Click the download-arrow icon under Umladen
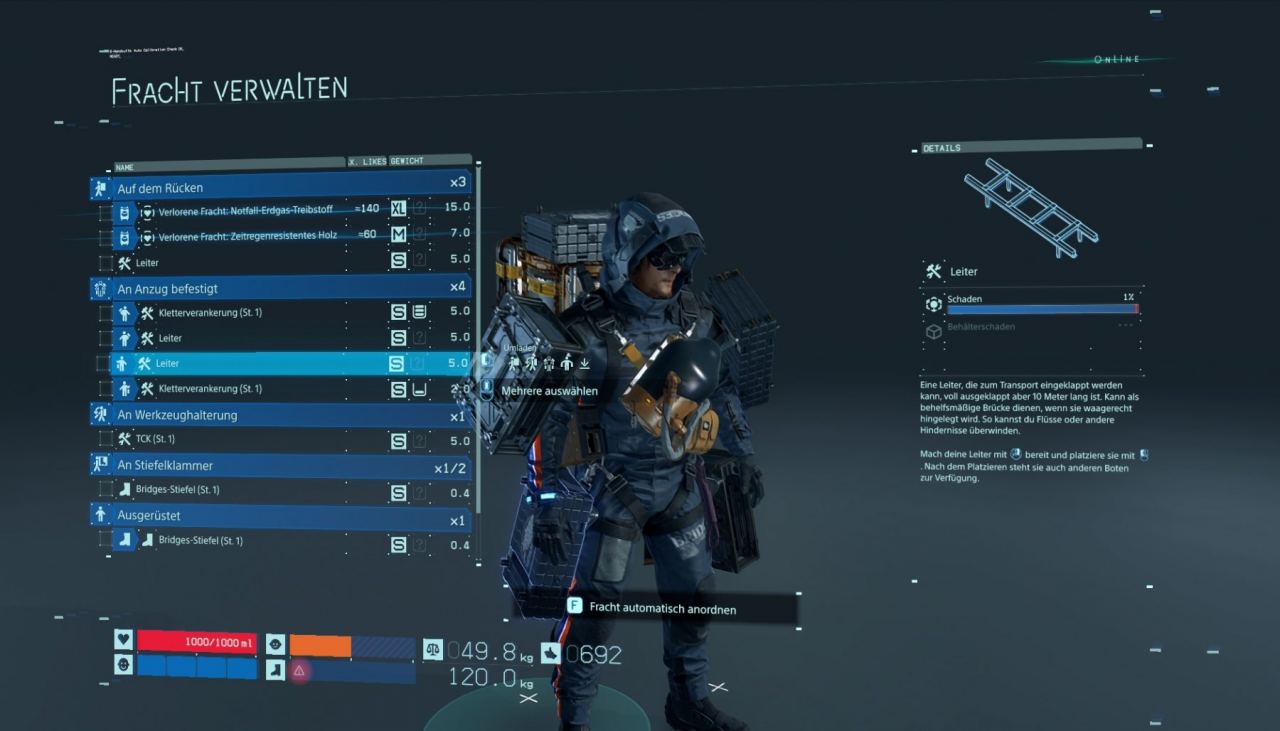The width and height of the screenshot is (1280, 731). click(584, 362)
